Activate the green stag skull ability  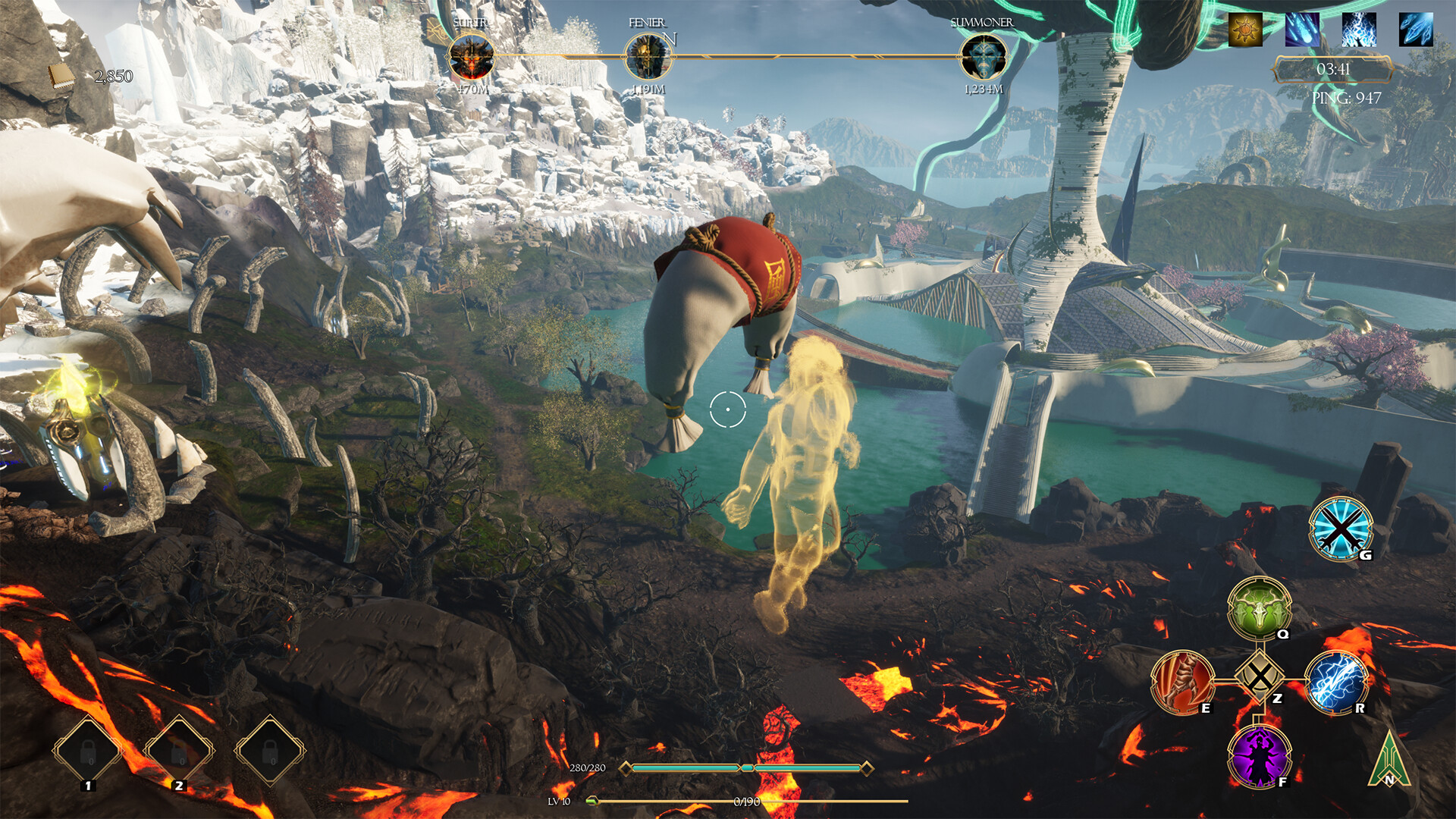point(1259,608)
